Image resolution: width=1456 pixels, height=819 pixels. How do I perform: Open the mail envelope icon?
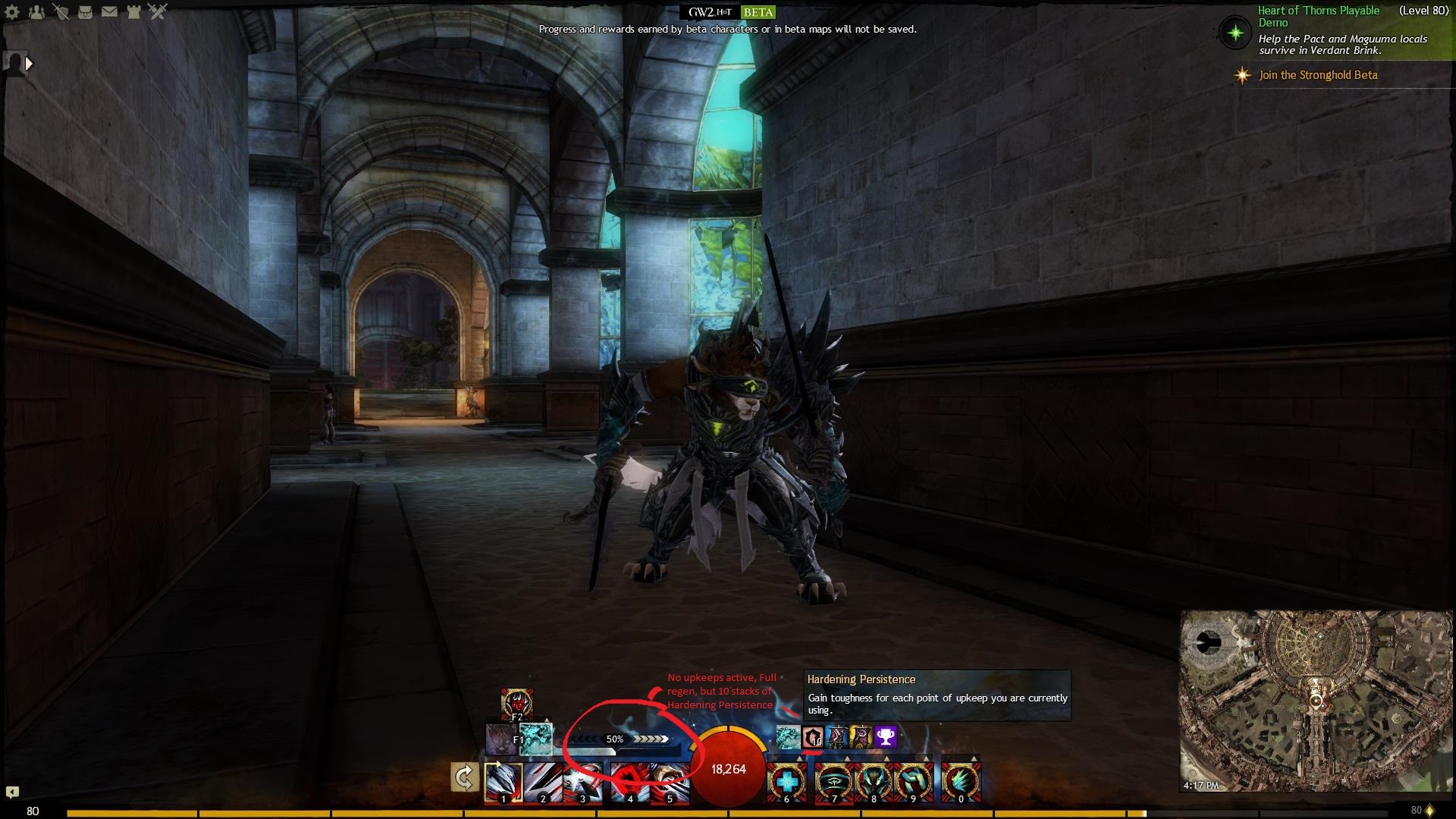(109, 12)
